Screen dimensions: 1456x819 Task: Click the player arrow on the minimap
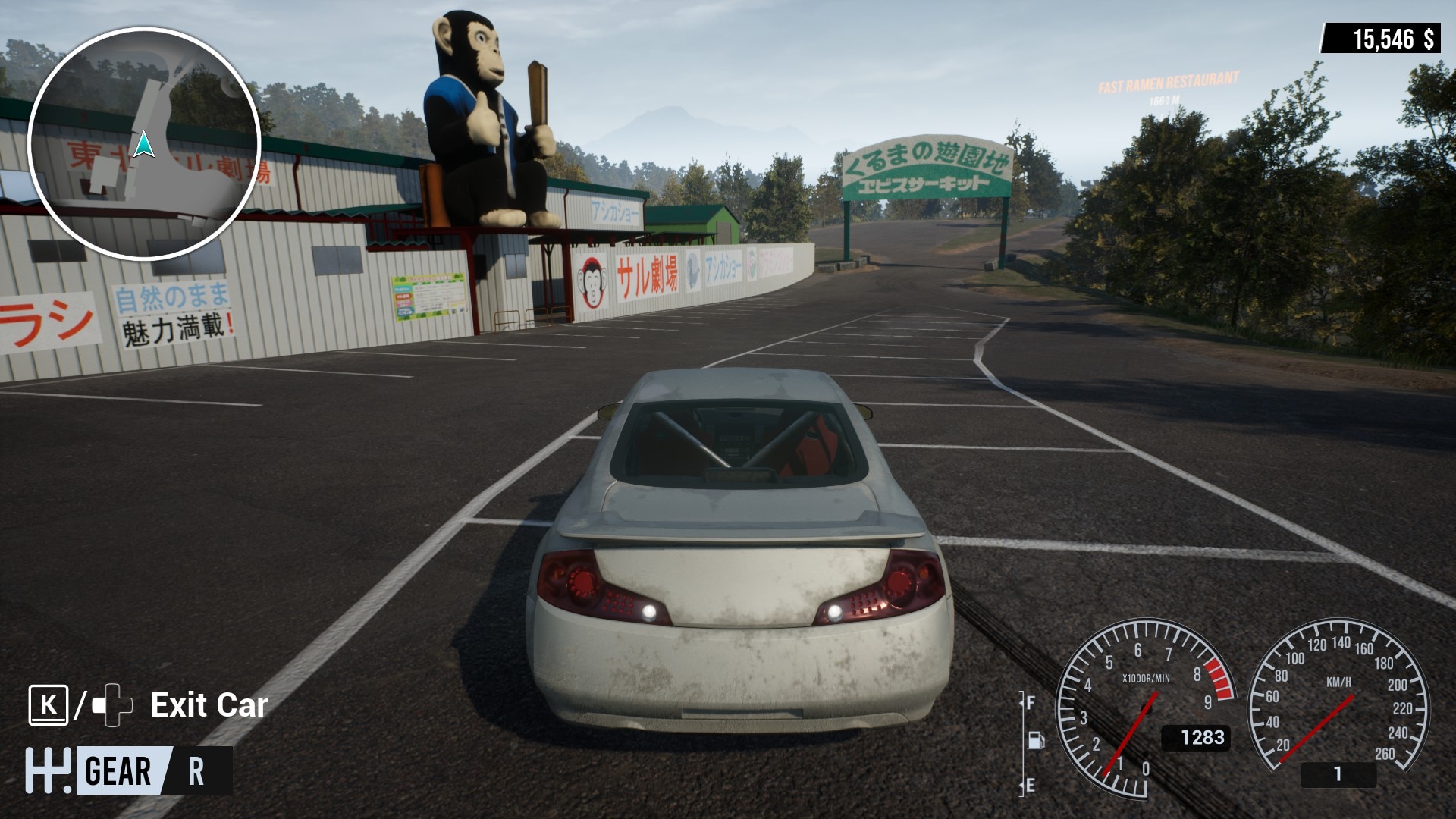[x=143, y=144]
